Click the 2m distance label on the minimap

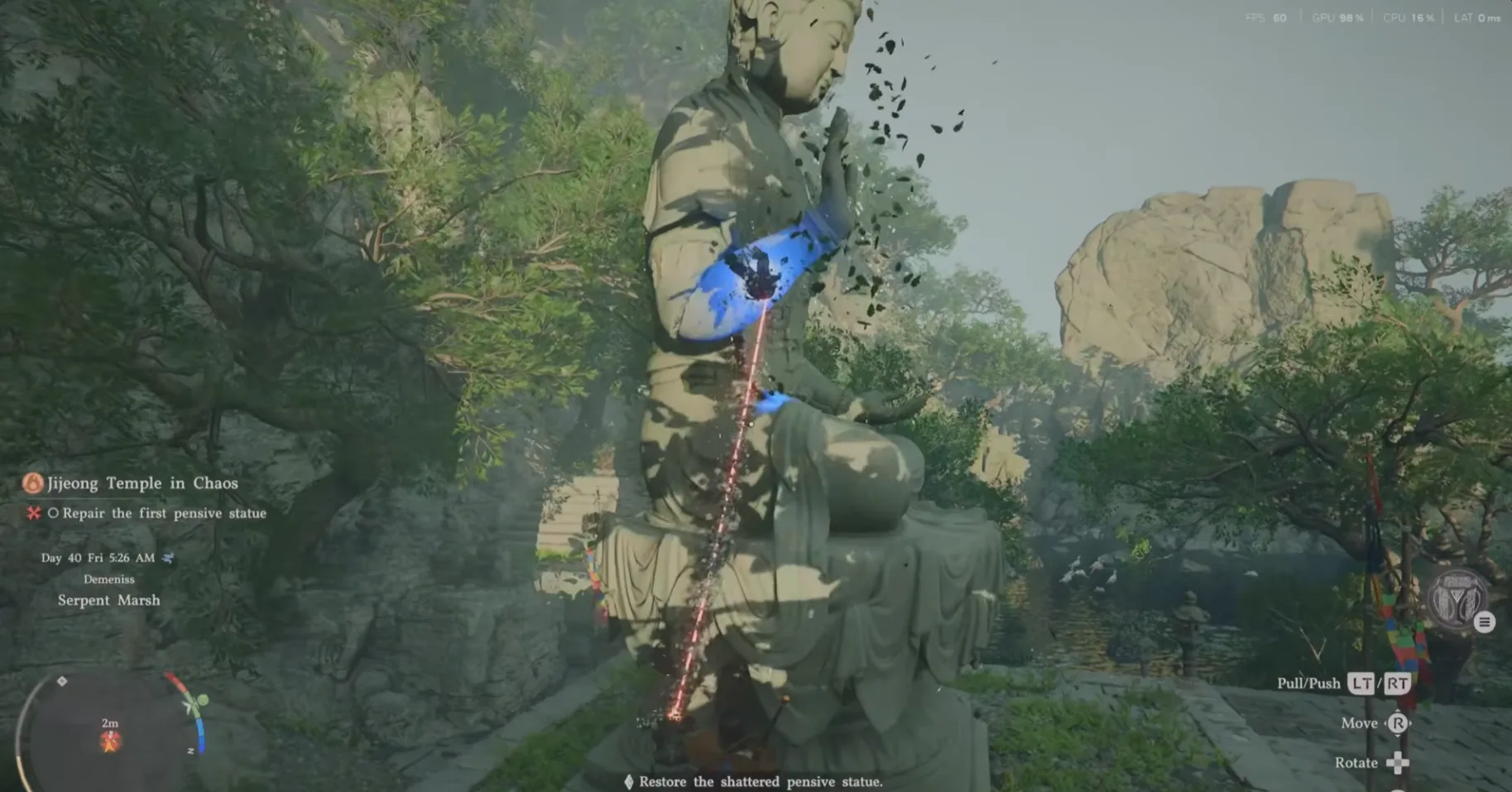109,722
